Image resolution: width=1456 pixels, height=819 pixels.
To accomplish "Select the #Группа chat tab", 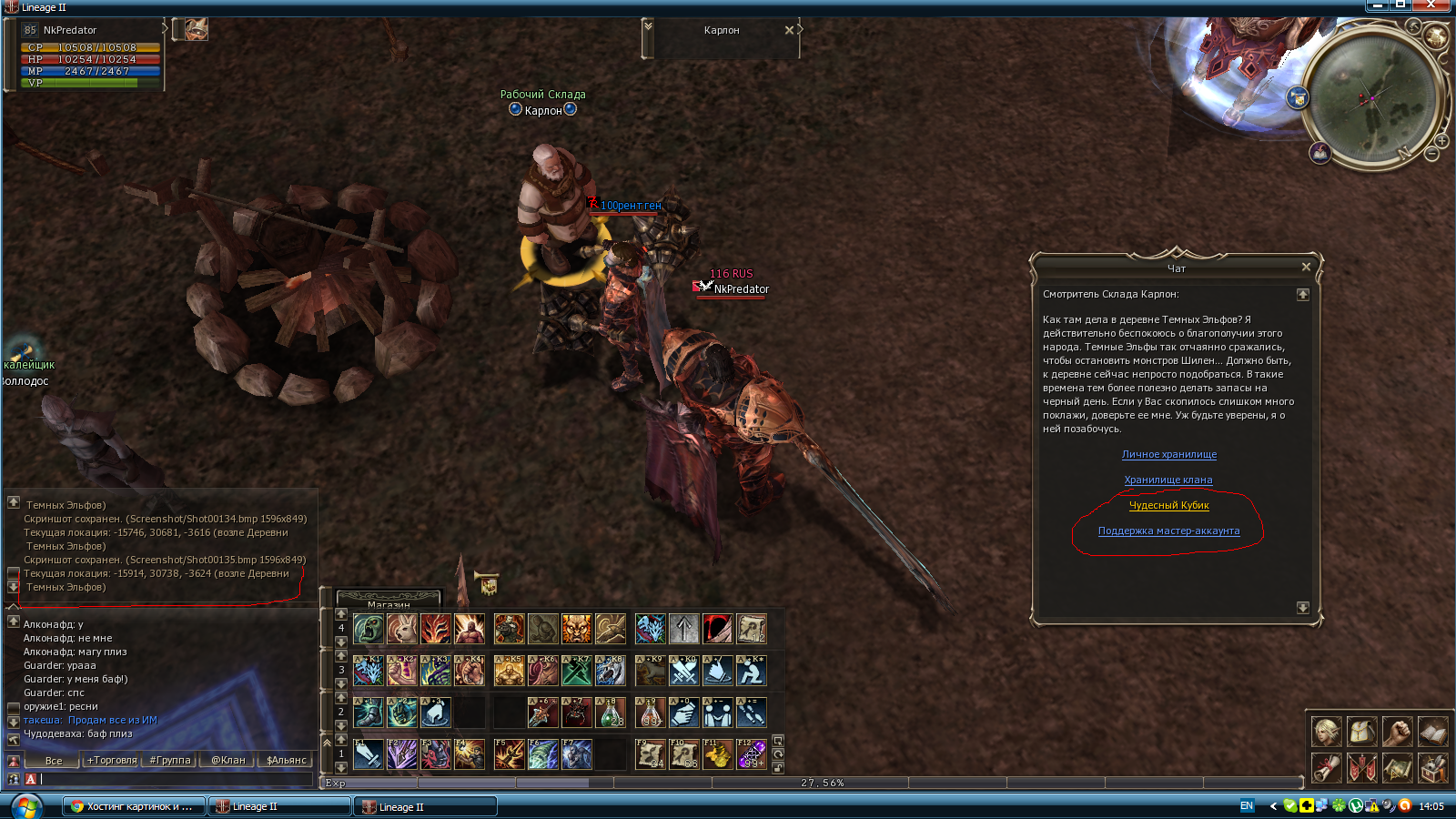I will [x=170, y=760].
